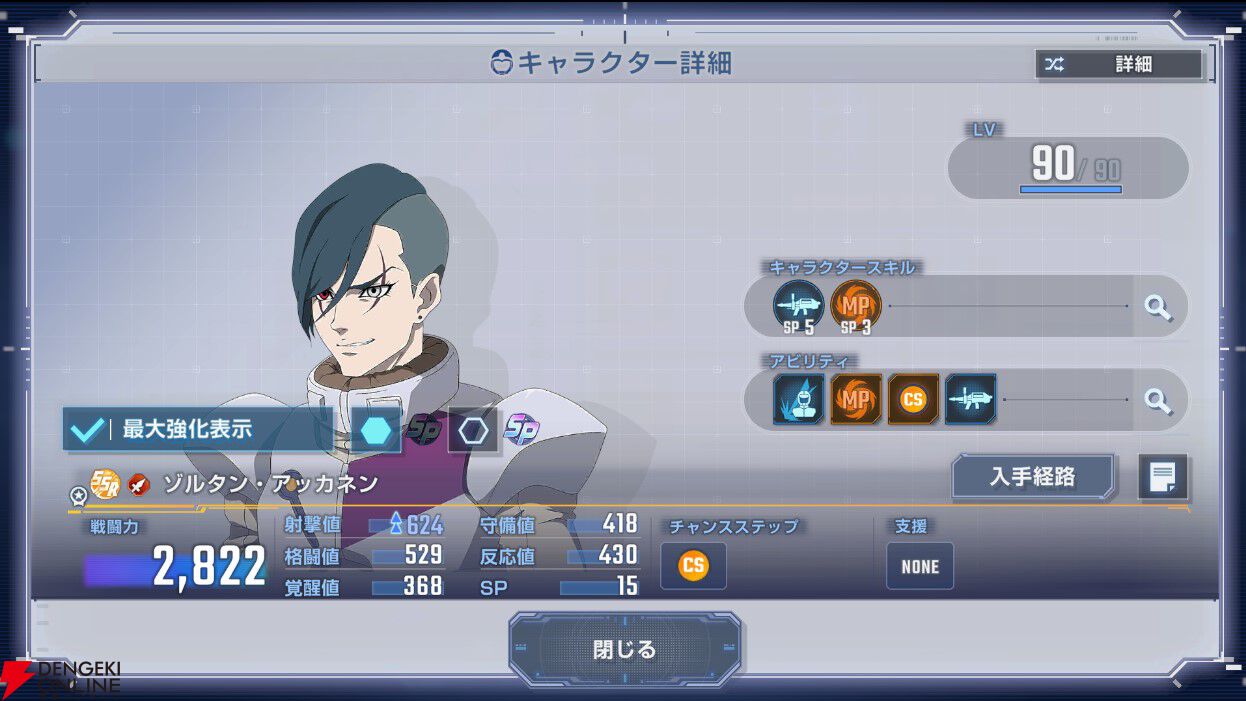Viewport: 1246px width, 701px height.
Task: Click the NONE support slot under 支援
Action: 920,566
